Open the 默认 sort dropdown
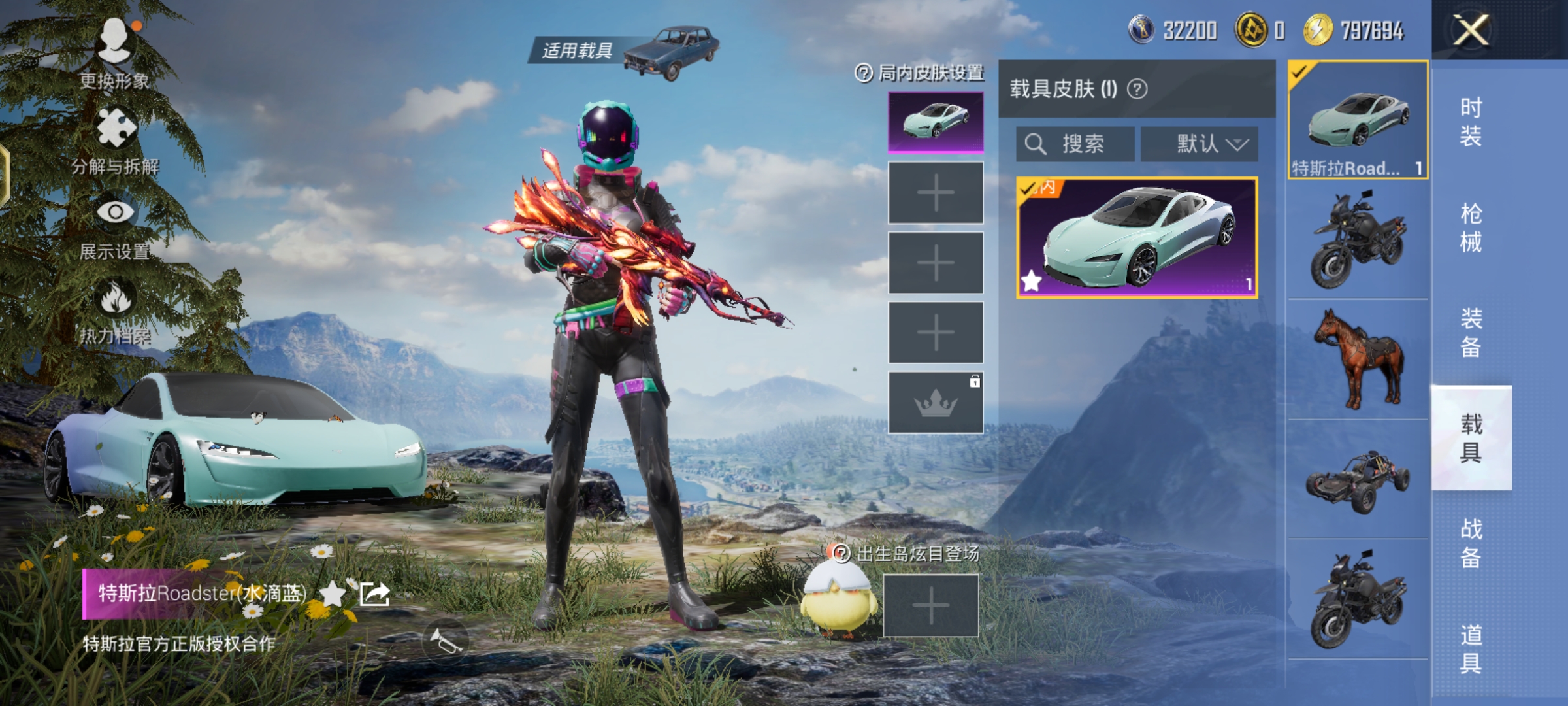This screenshot has height=706, width=1568. (x=1200, y=144)
